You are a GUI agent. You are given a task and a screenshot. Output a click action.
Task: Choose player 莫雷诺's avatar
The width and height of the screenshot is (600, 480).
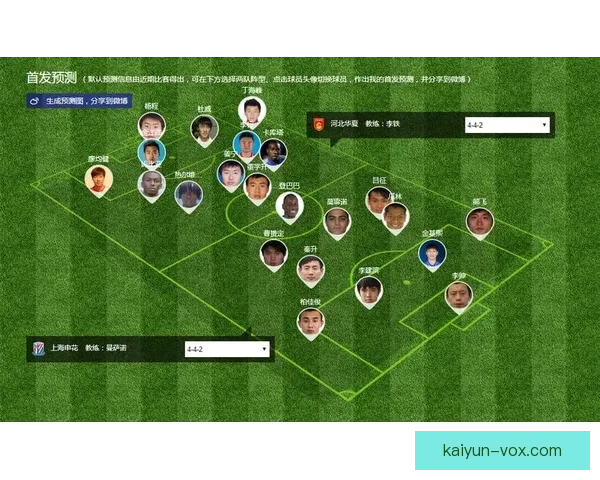click(337, 221)
